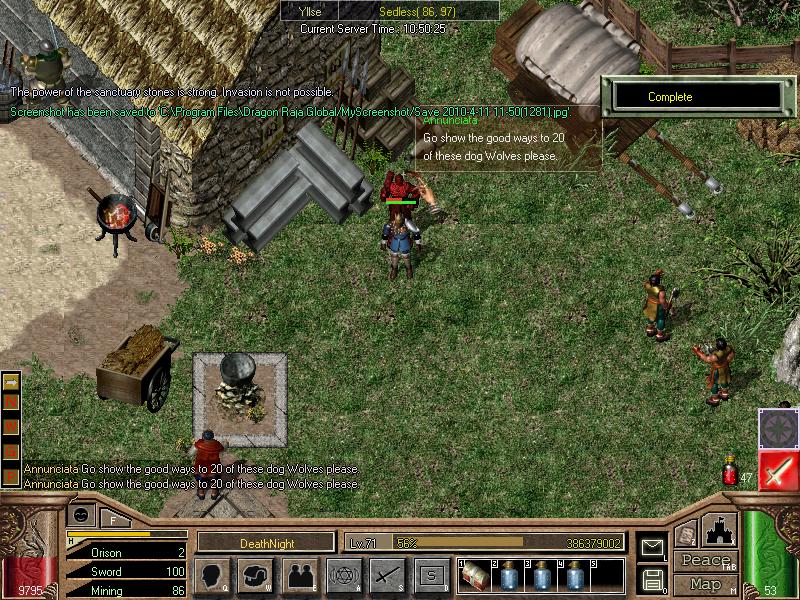Click the floppy disk save icon
Screen dimensions: 800x600
click(652, 578)
